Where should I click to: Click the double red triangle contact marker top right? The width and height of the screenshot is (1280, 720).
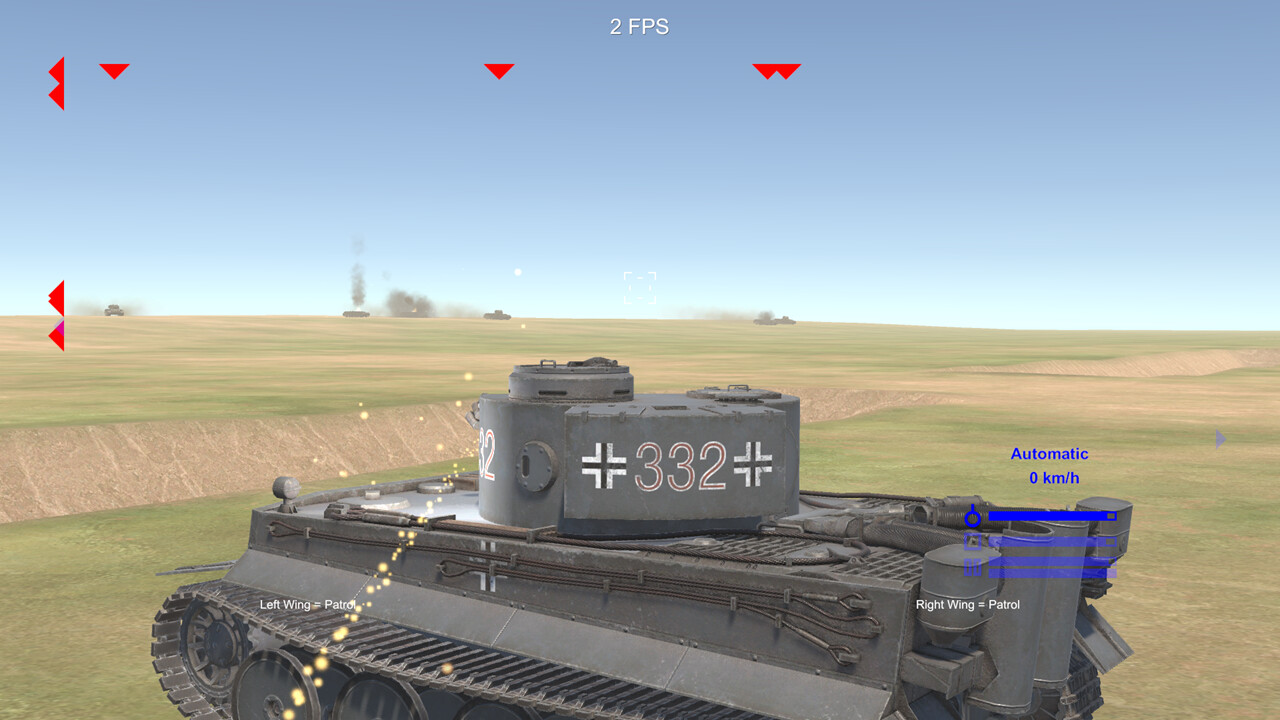(777, 70)
